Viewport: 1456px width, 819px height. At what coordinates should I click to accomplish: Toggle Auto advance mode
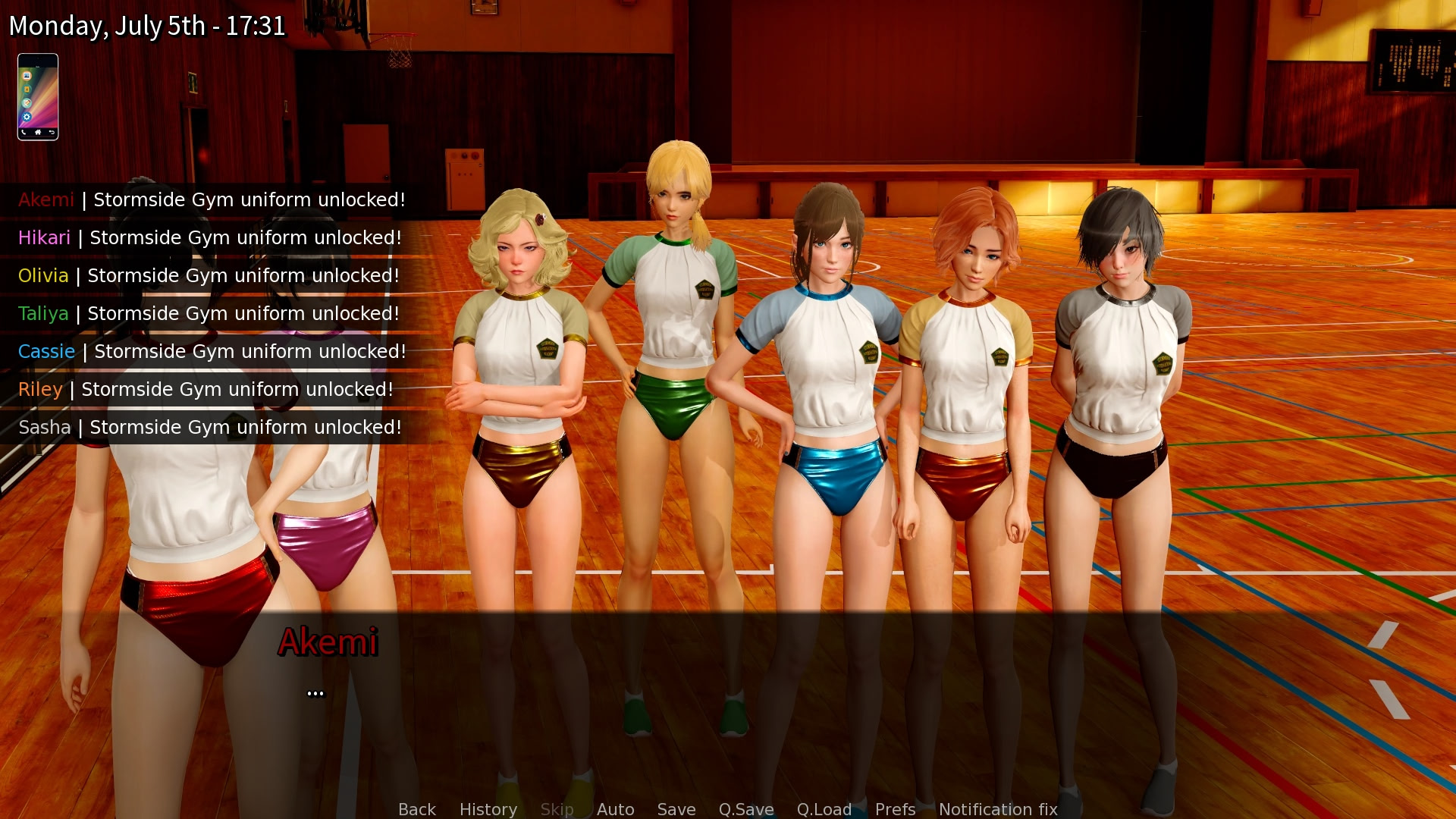pos(615,809)
